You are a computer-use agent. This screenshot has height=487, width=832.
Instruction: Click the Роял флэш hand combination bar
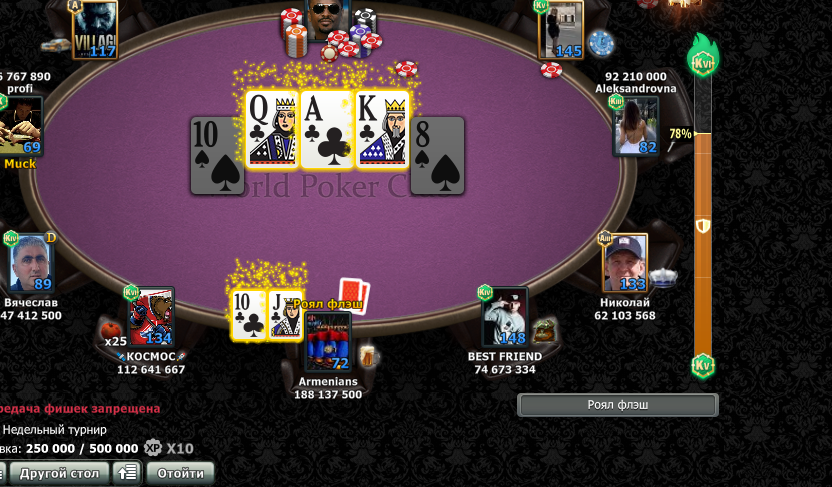(x=617, y=405)
